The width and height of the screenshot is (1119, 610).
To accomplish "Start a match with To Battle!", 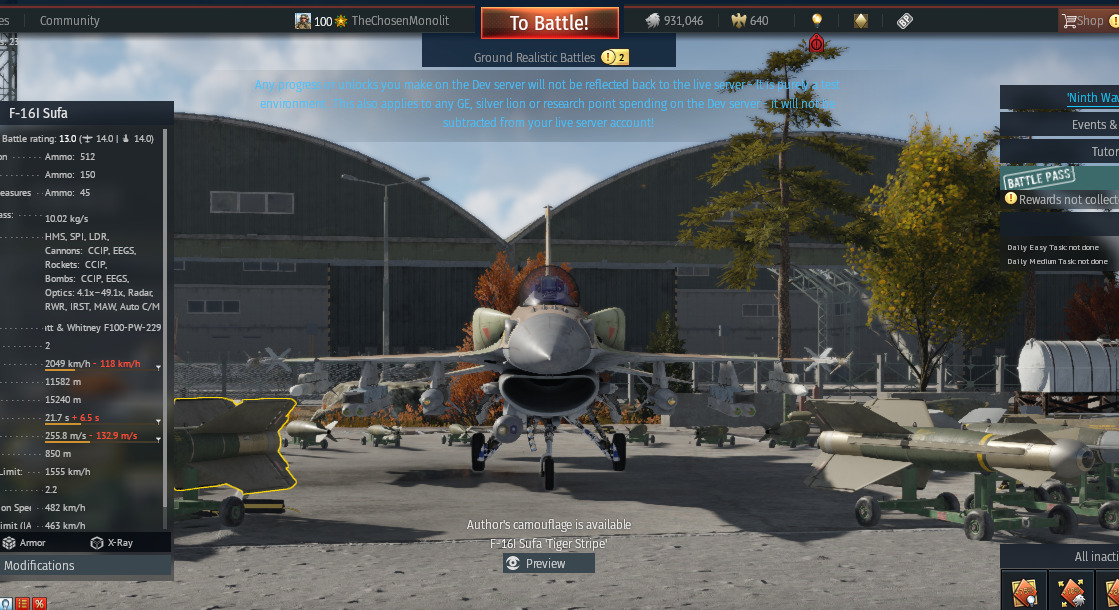I will click(549, 23).
